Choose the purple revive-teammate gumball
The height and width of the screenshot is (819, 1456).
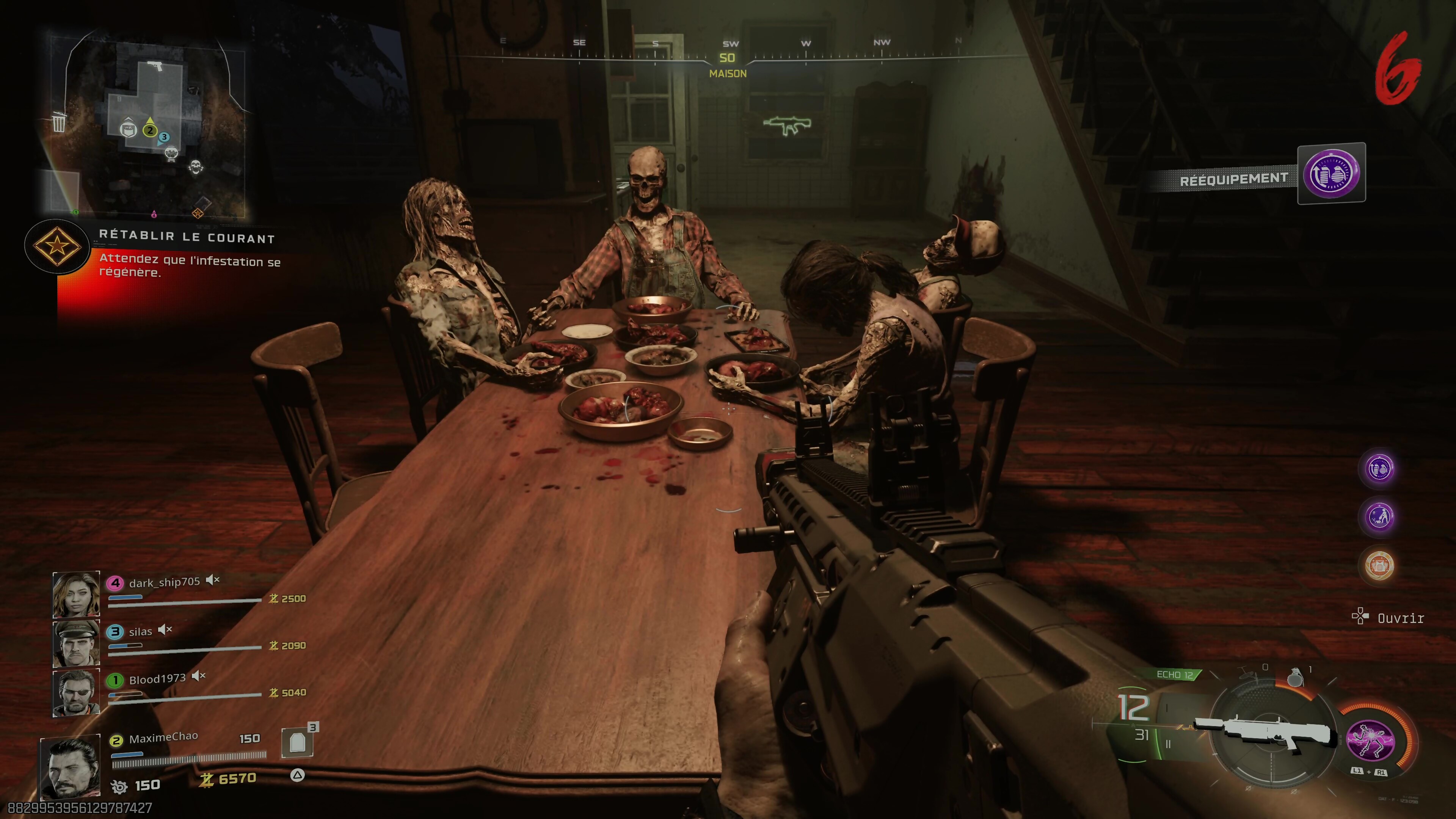click(x=1379, y=516)
